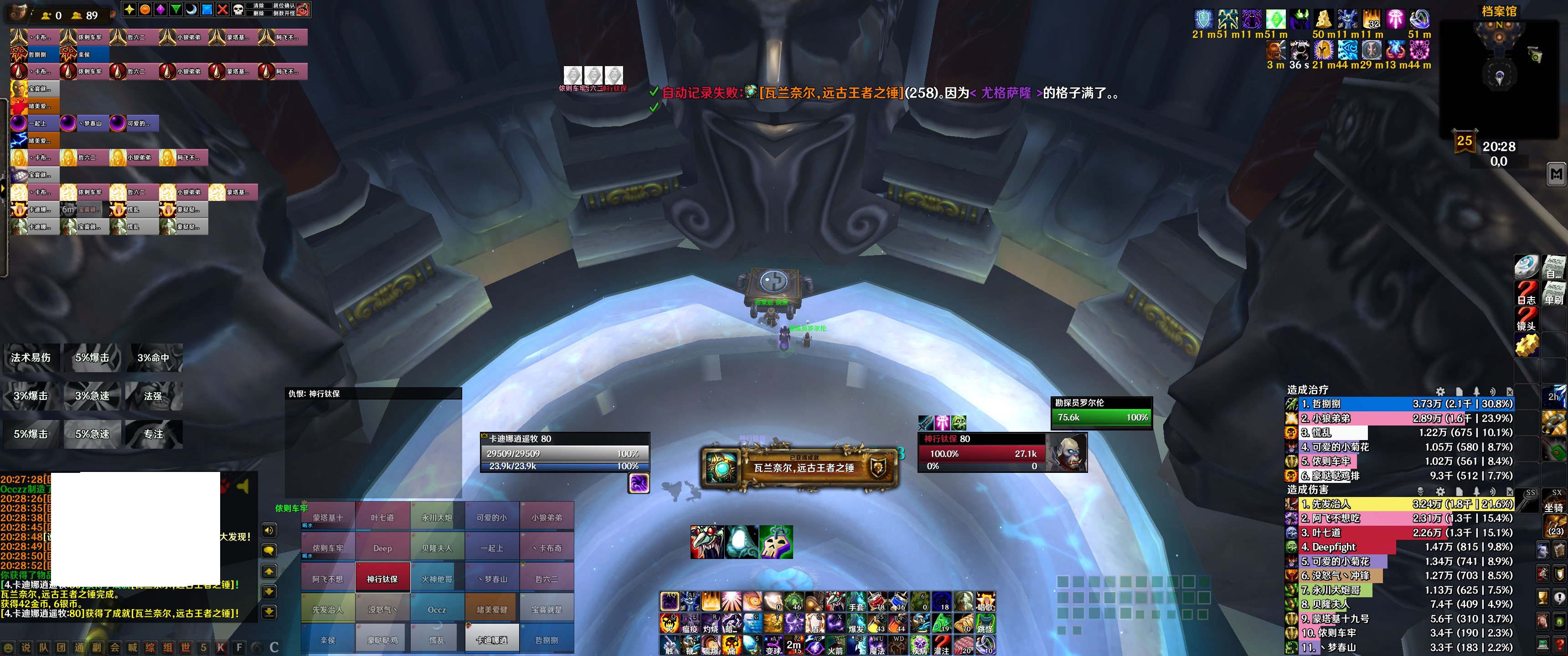1568x656 pixels.
Task: Click the M map button beside minimap
Action: point(1557,174)
